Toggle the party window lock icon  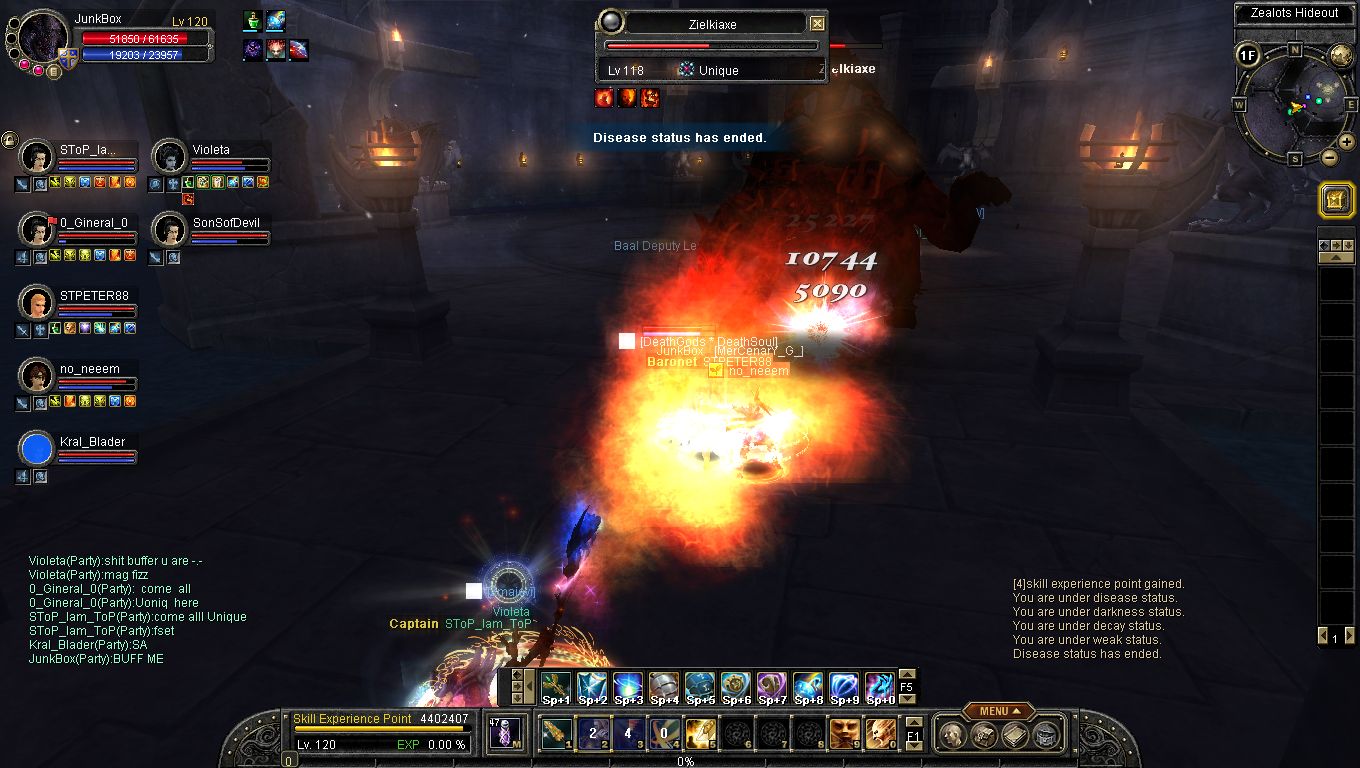(x=9, y=139)
